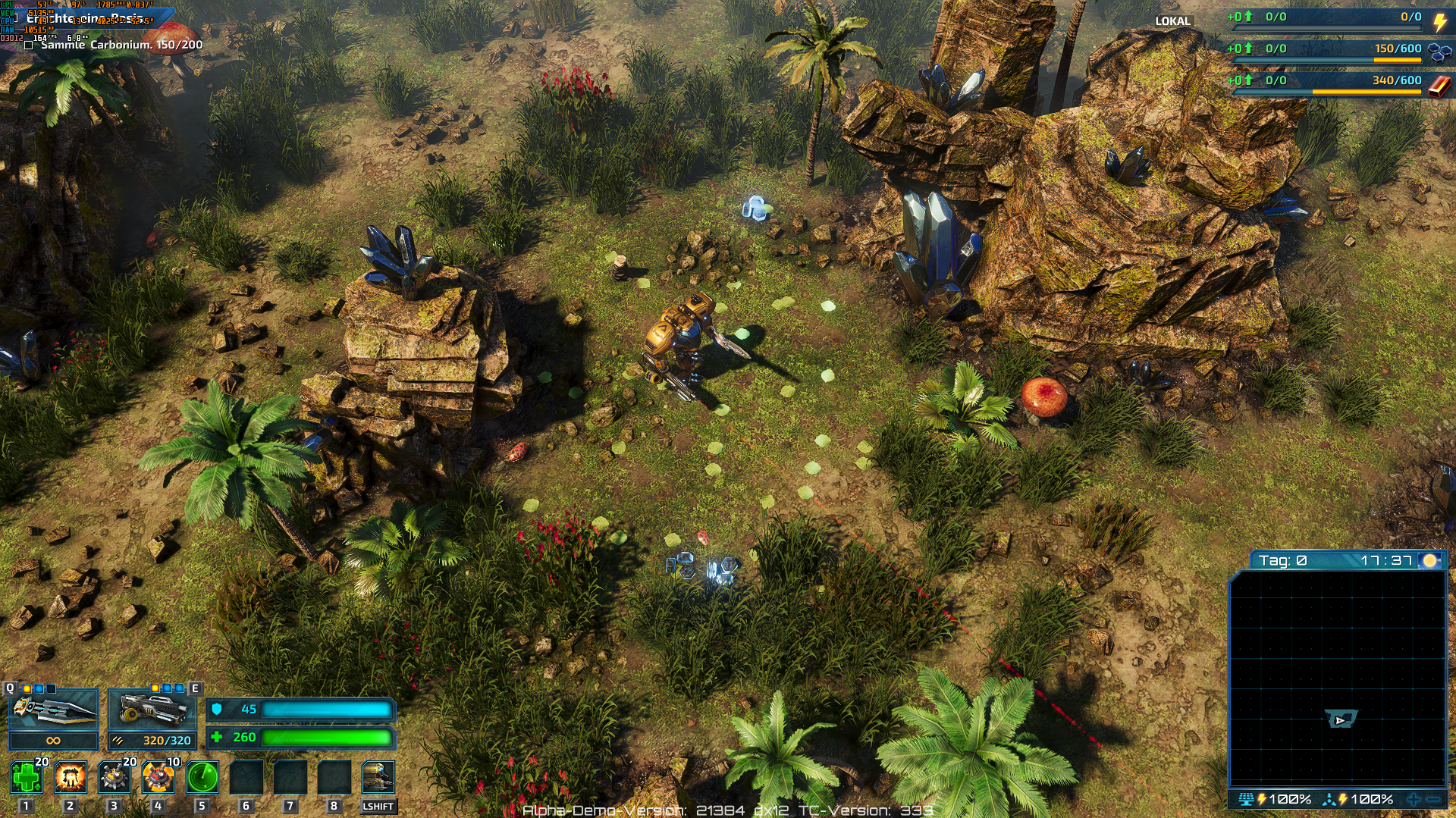Check the Sammle Carbonium quest checkbox
1456x818 pixels.
tap(29, 45)
